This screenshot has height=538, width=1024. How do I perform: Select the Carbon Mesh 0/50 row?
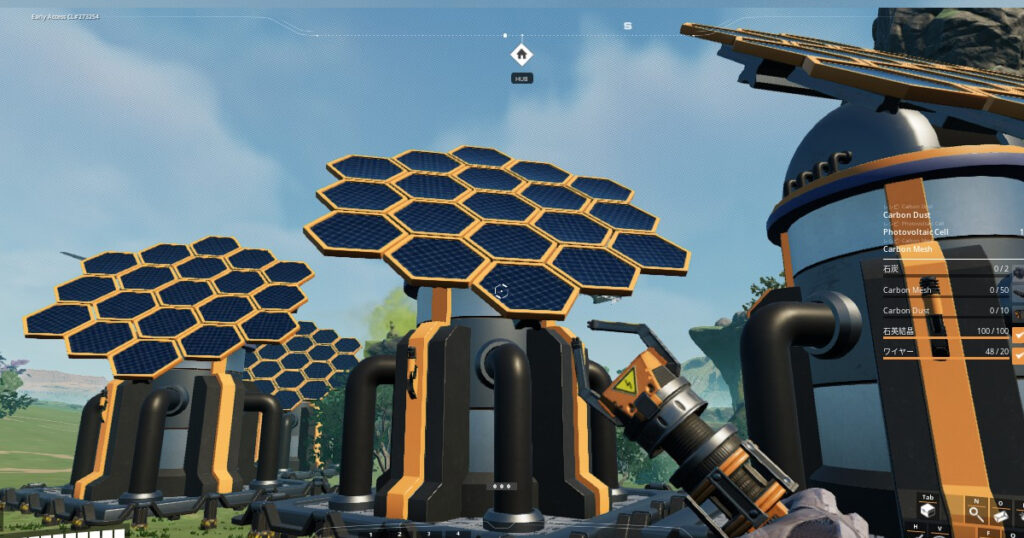click(x=945, y=290)
